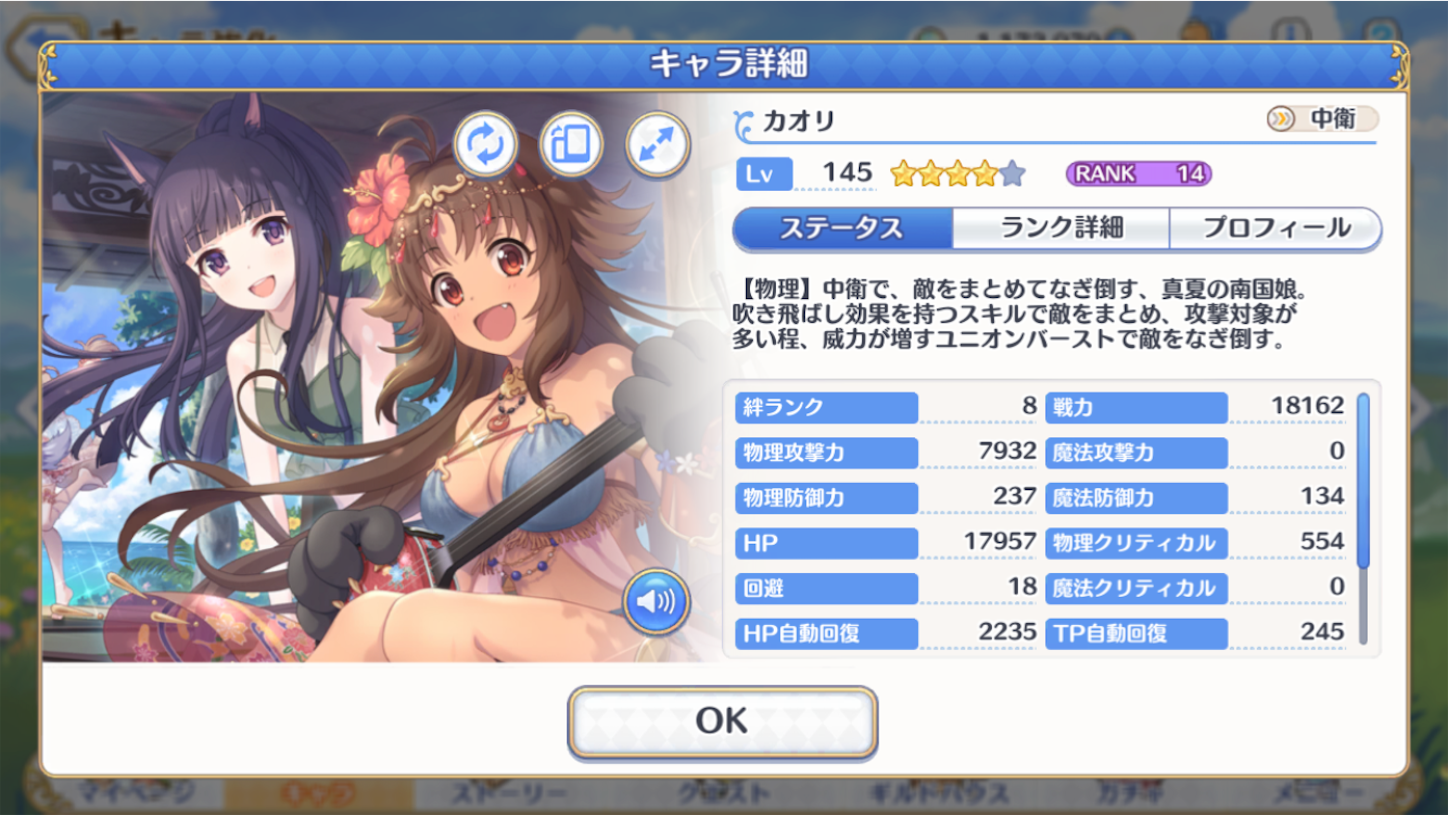Tap the RANK 14 badge
The image size is (1448, 815).
tap(1140, 172)
